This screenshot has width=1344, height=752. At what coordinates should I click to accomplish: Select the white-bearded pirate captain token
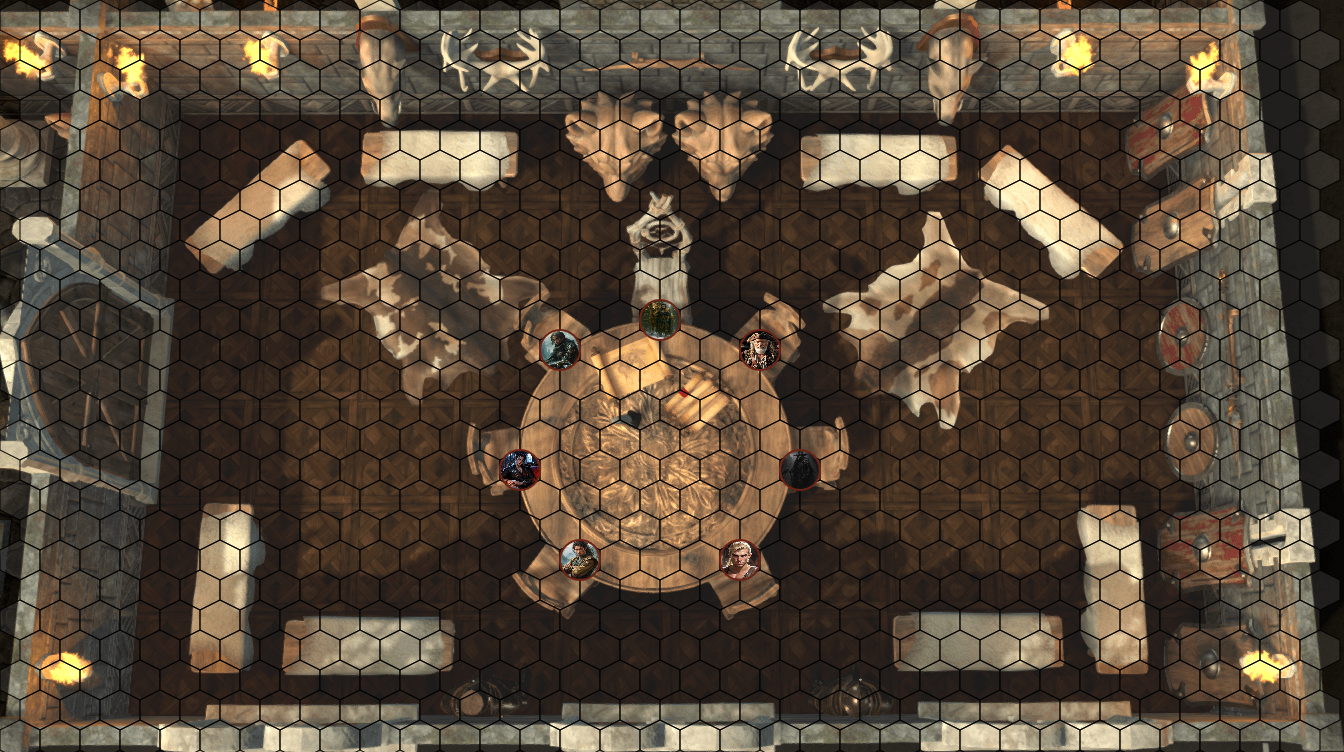coord(759,350)
